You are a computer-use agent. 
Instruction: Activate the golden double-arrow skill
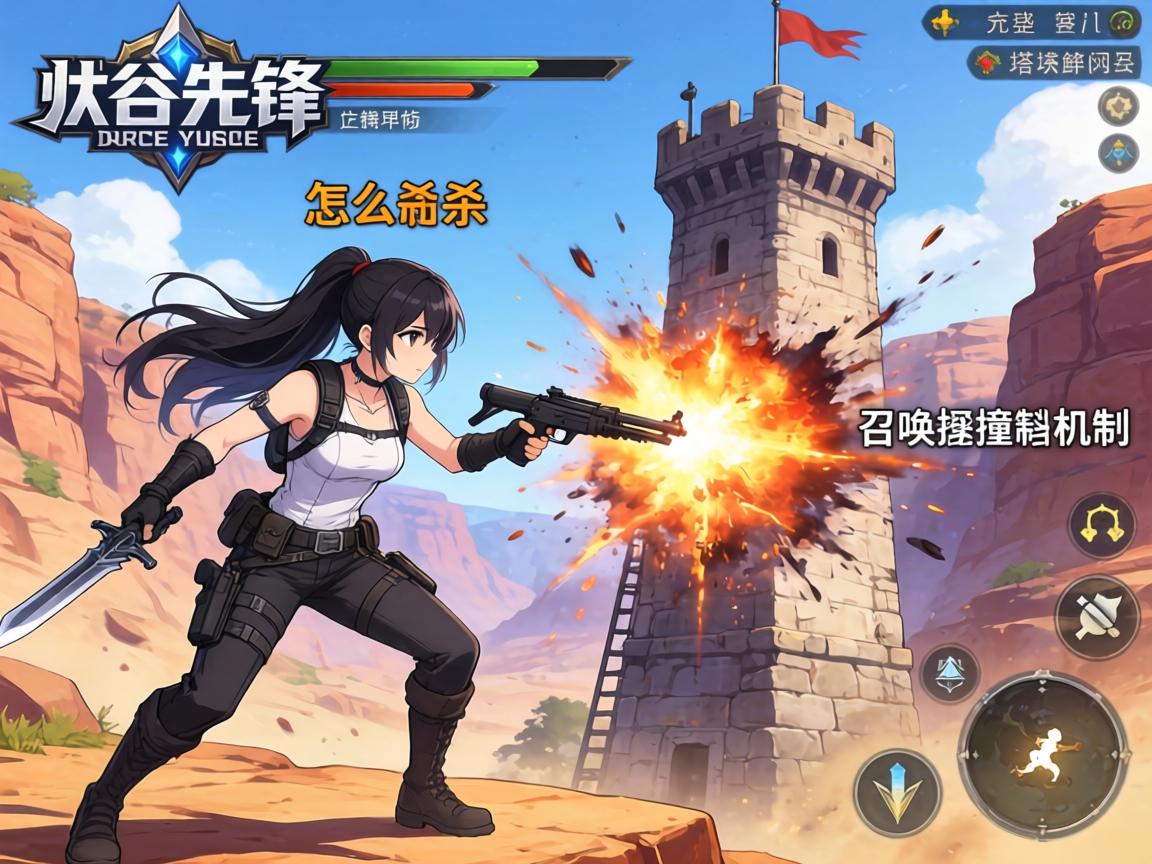pyautogui.click(x=1101, y=526)
